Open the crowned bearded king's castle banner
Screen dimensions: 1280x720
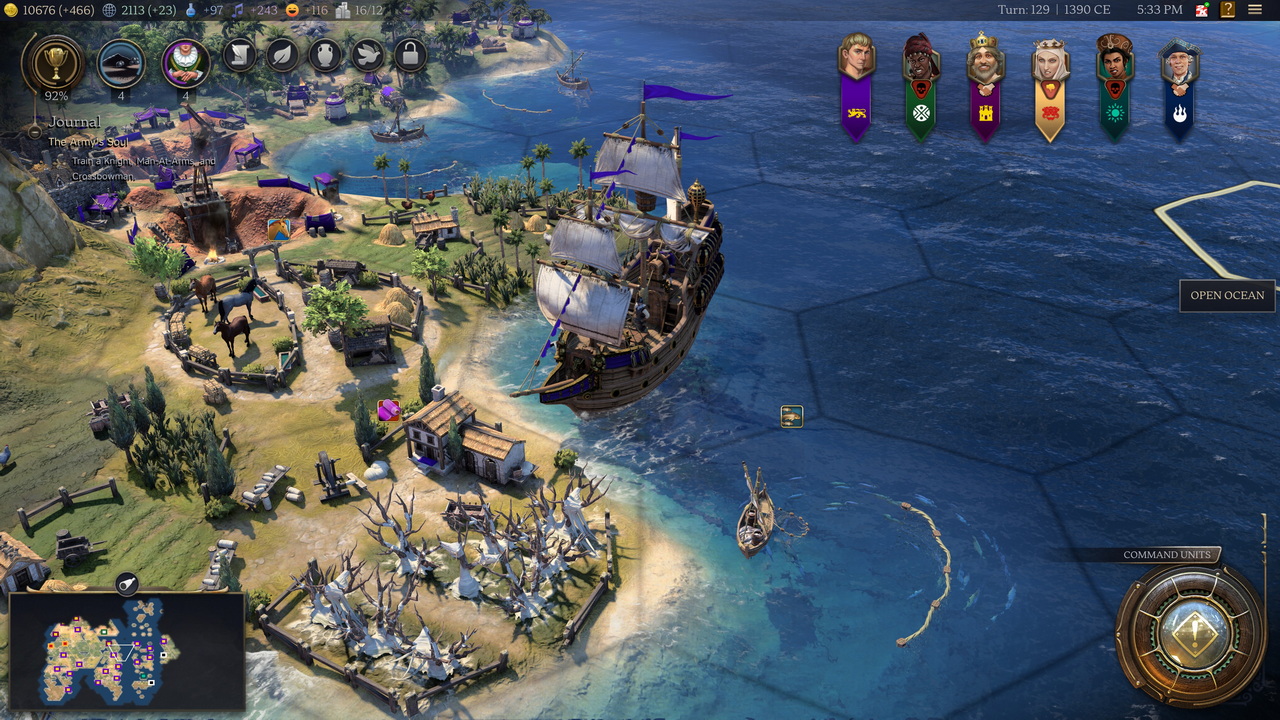tap(985, 85)
